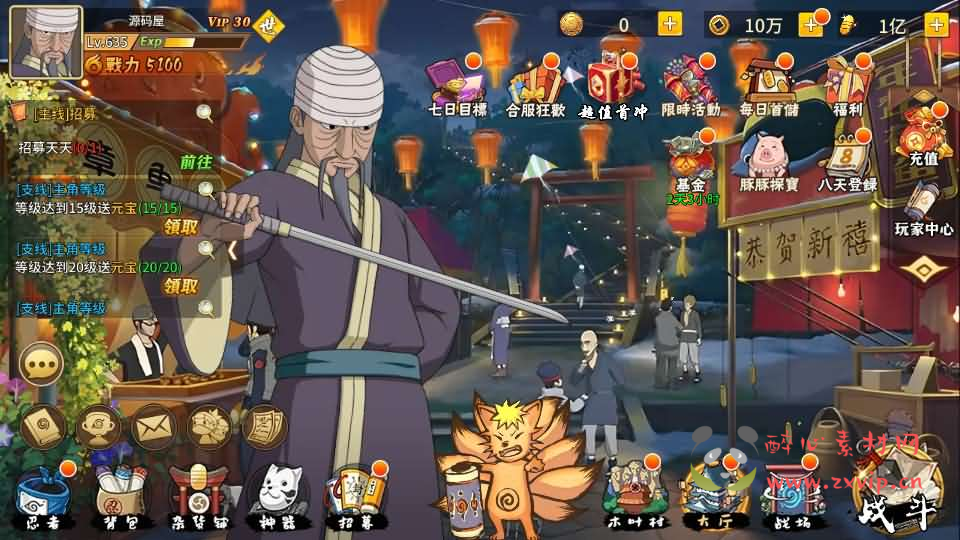Open the player avatar portrait
This screenshot has width=960, height=540.
pos(46,42)
